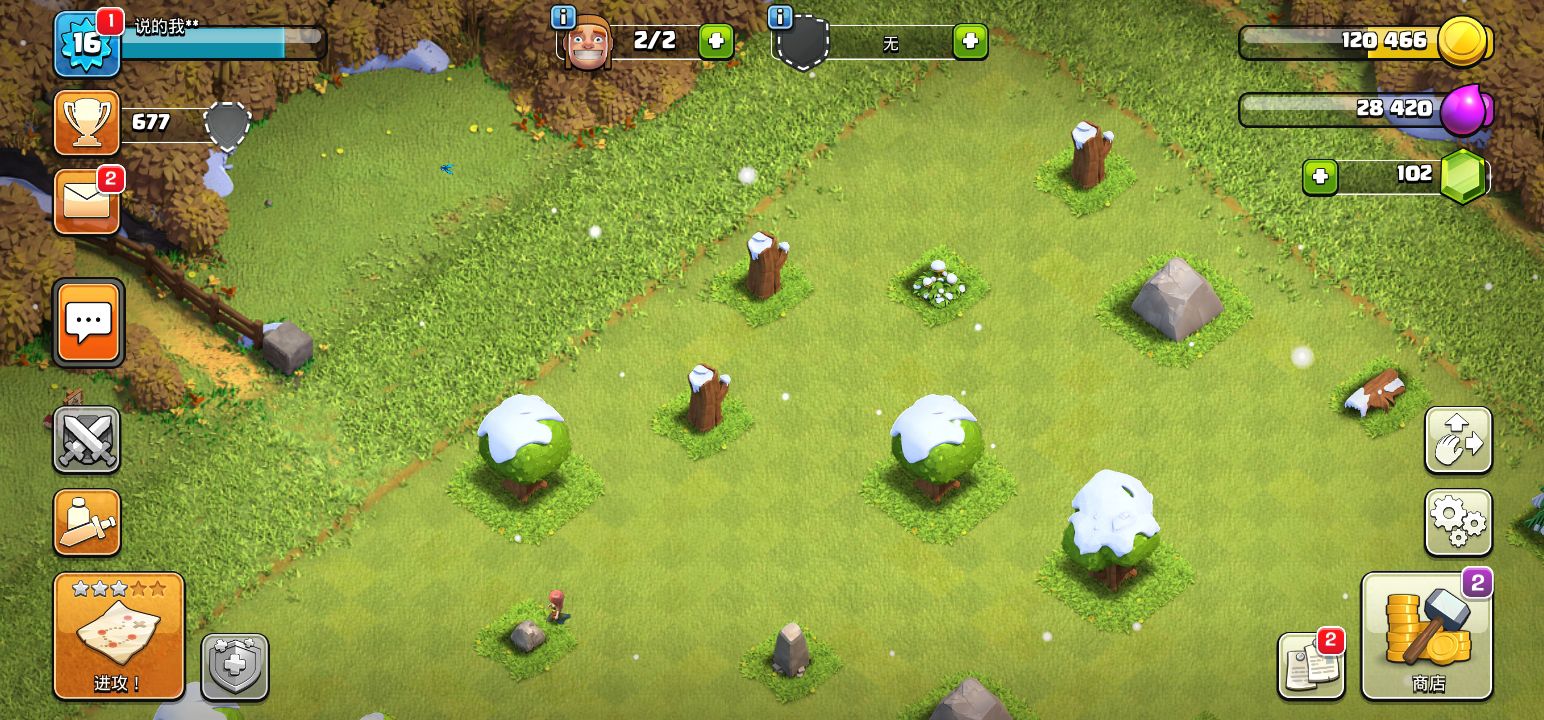
Task: Tap the pink elixir drop icon
Action: click(1464, 109)
